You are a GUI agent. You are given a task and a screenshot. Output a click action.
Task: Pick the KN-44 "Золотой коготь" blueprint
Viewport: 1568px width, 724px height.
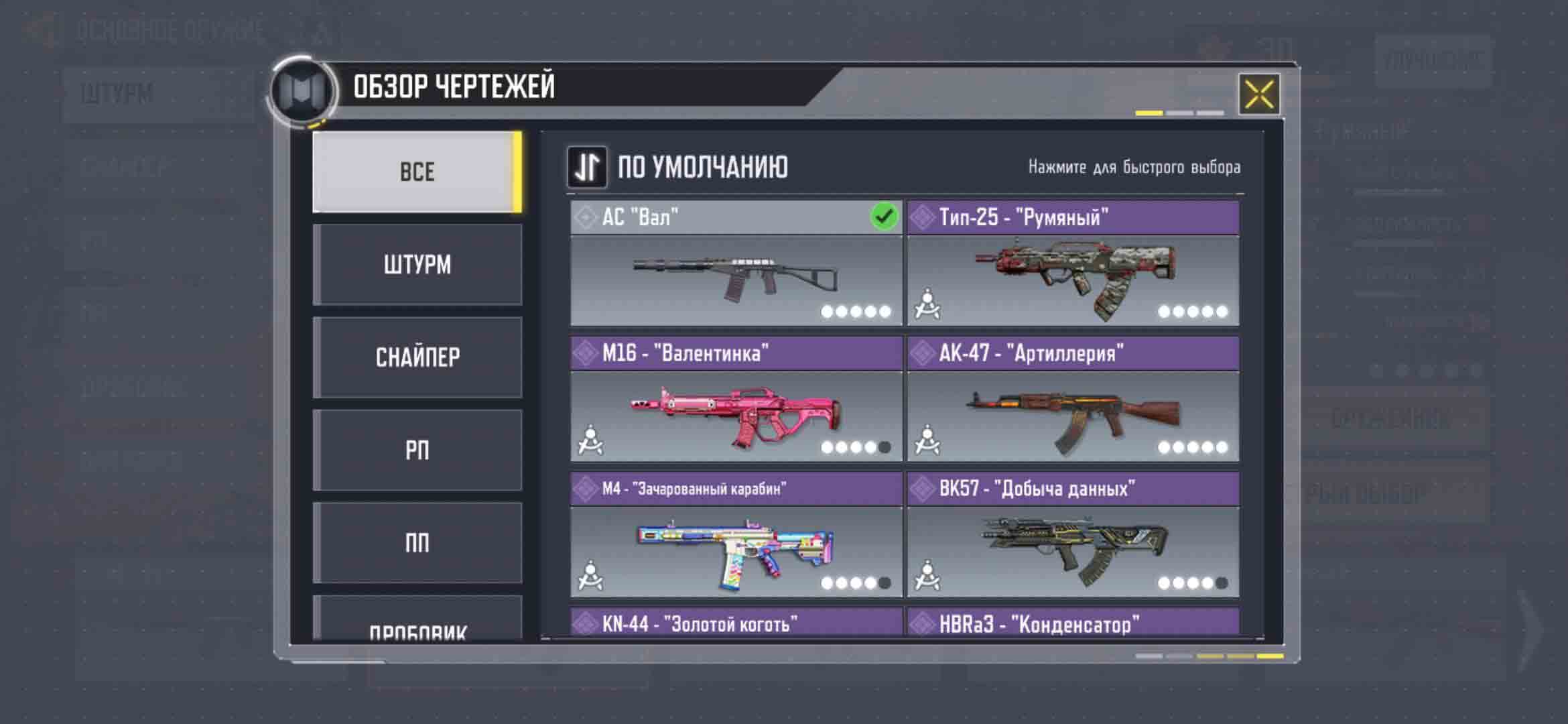[736, 623]
